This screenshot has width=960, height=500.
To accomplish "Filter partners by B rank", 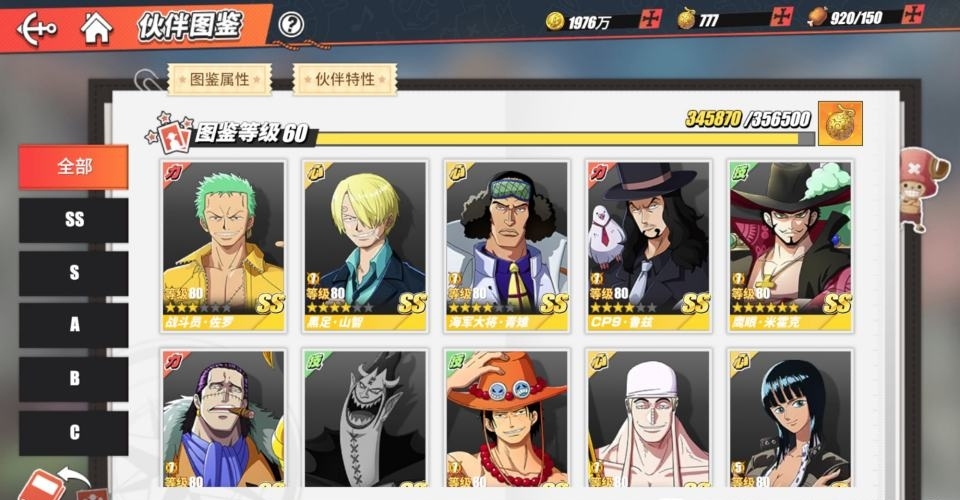I will [74, 379].
